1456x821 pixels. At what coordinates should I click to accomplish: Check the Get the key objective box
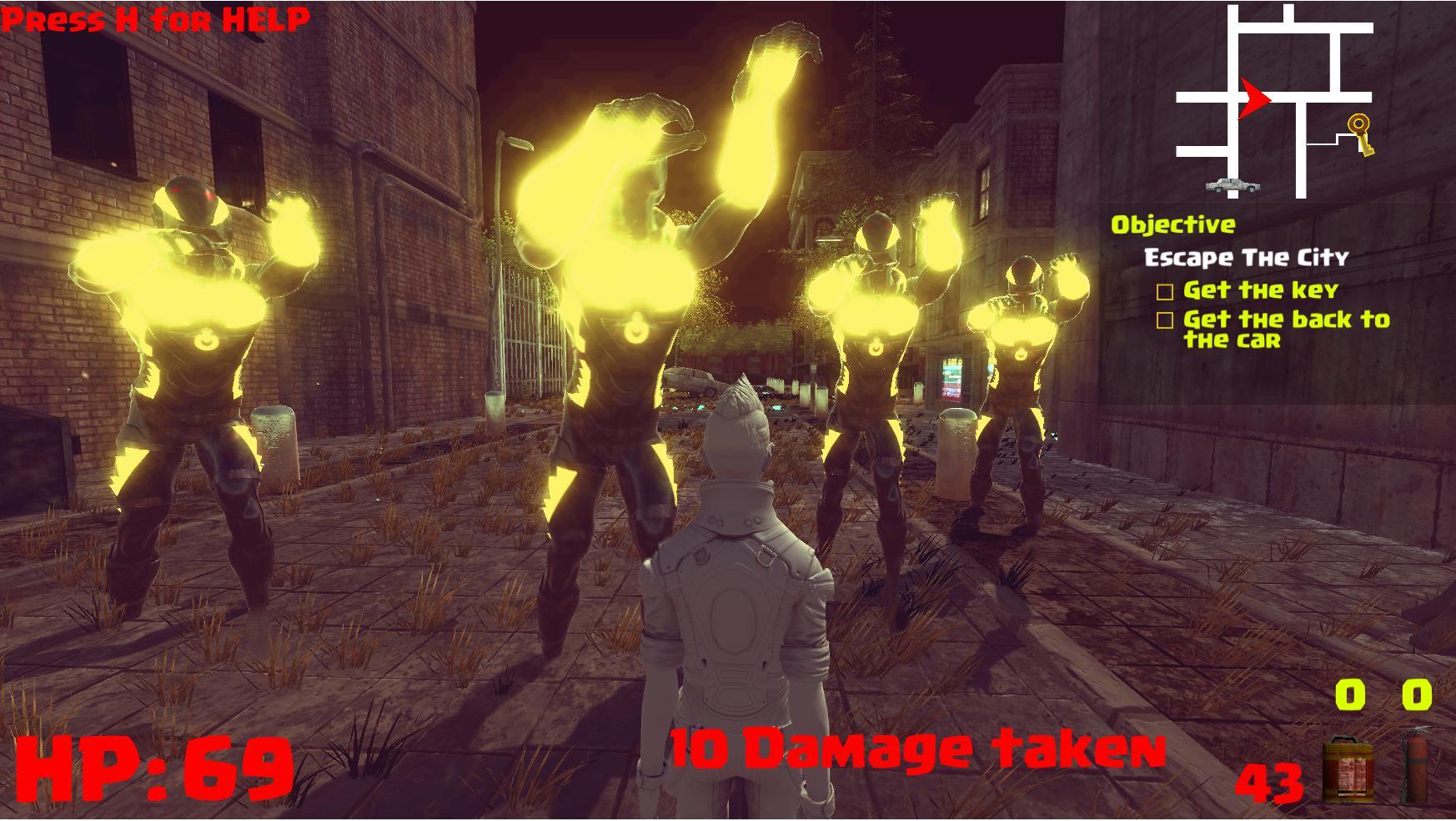coord(1166,292)
